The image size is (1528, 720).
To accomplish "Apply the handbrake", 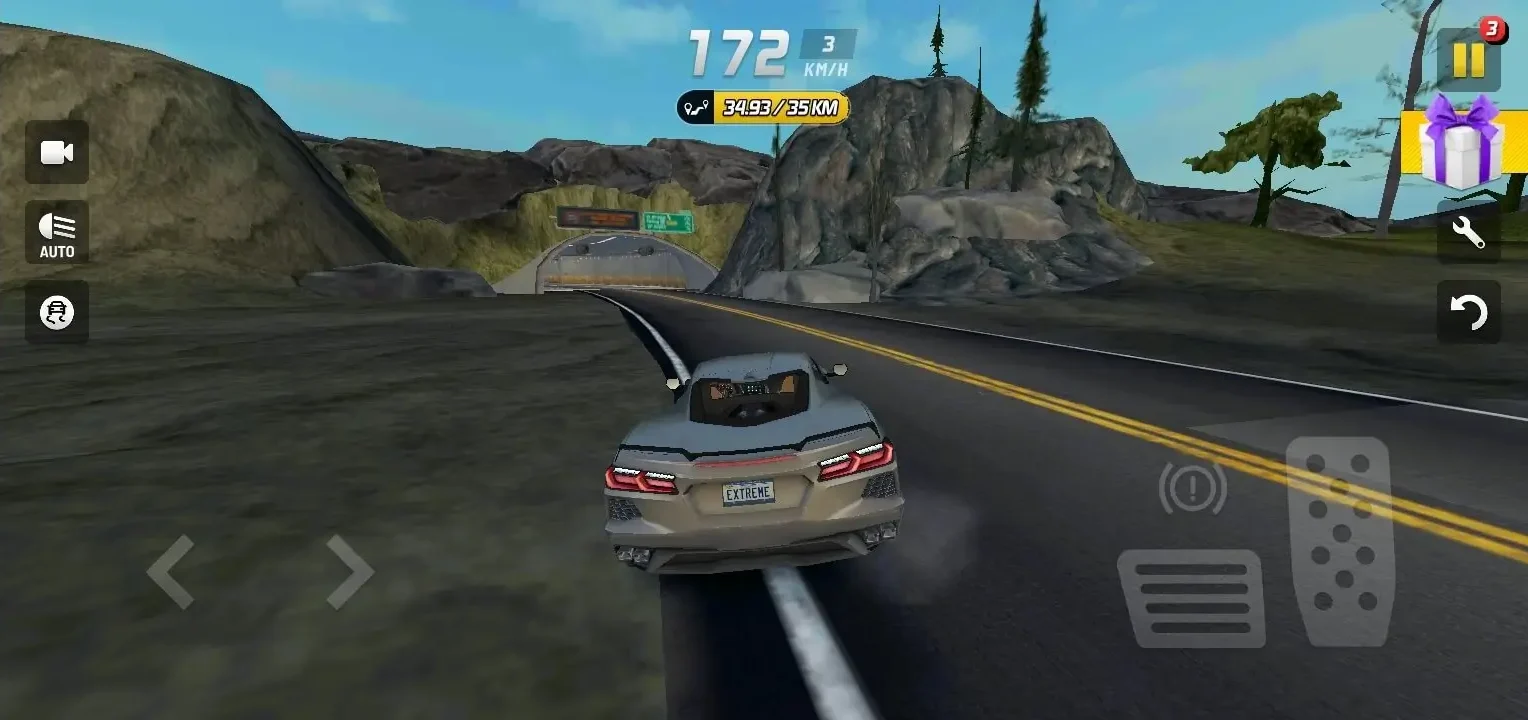I will [x=1190, y=490].
